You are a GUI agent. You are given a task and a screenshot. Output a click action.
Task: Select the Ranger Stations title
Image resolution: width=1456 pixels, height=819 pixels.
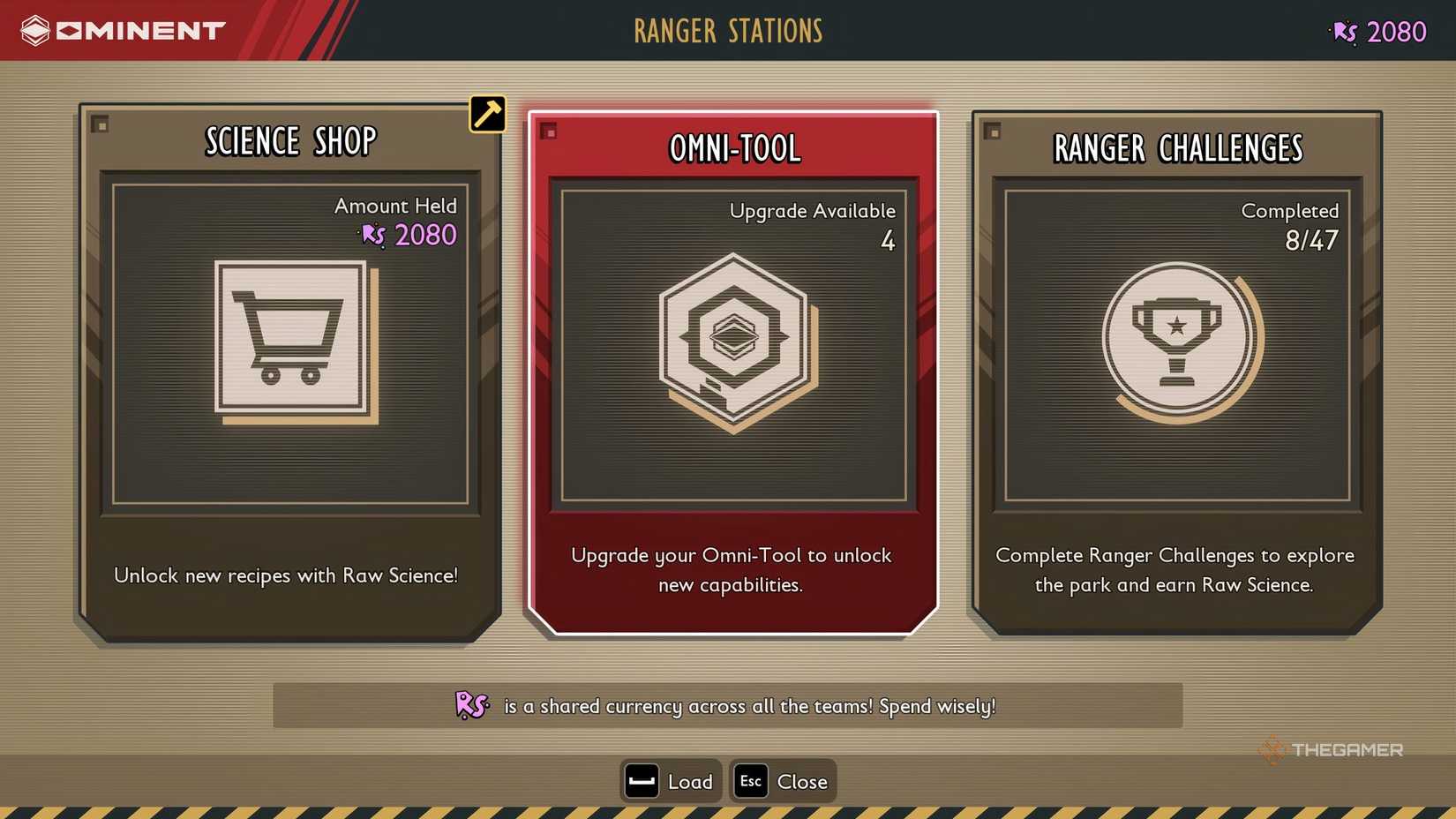[x=727, y=32]
